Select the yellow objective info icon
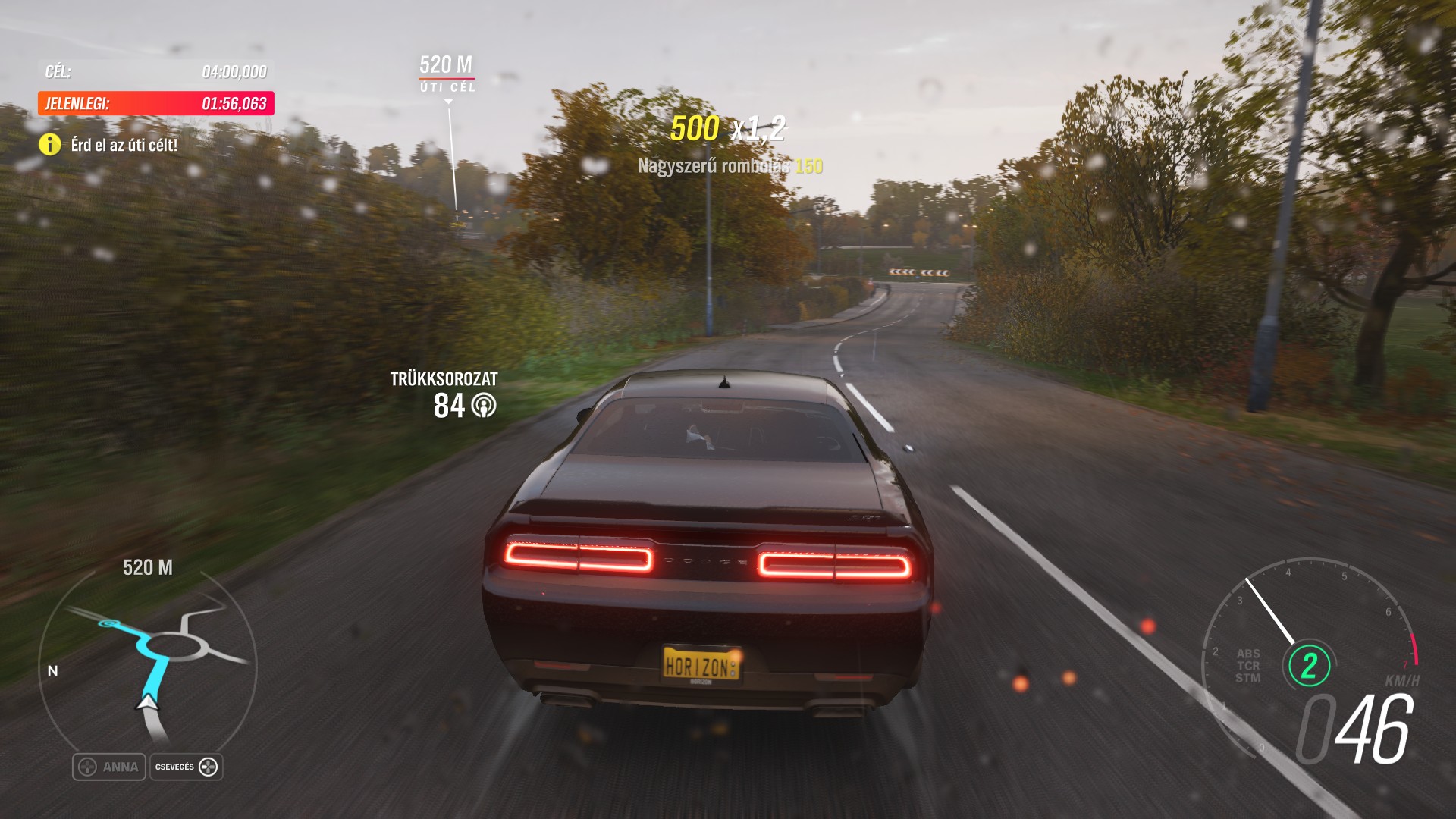 50,144
